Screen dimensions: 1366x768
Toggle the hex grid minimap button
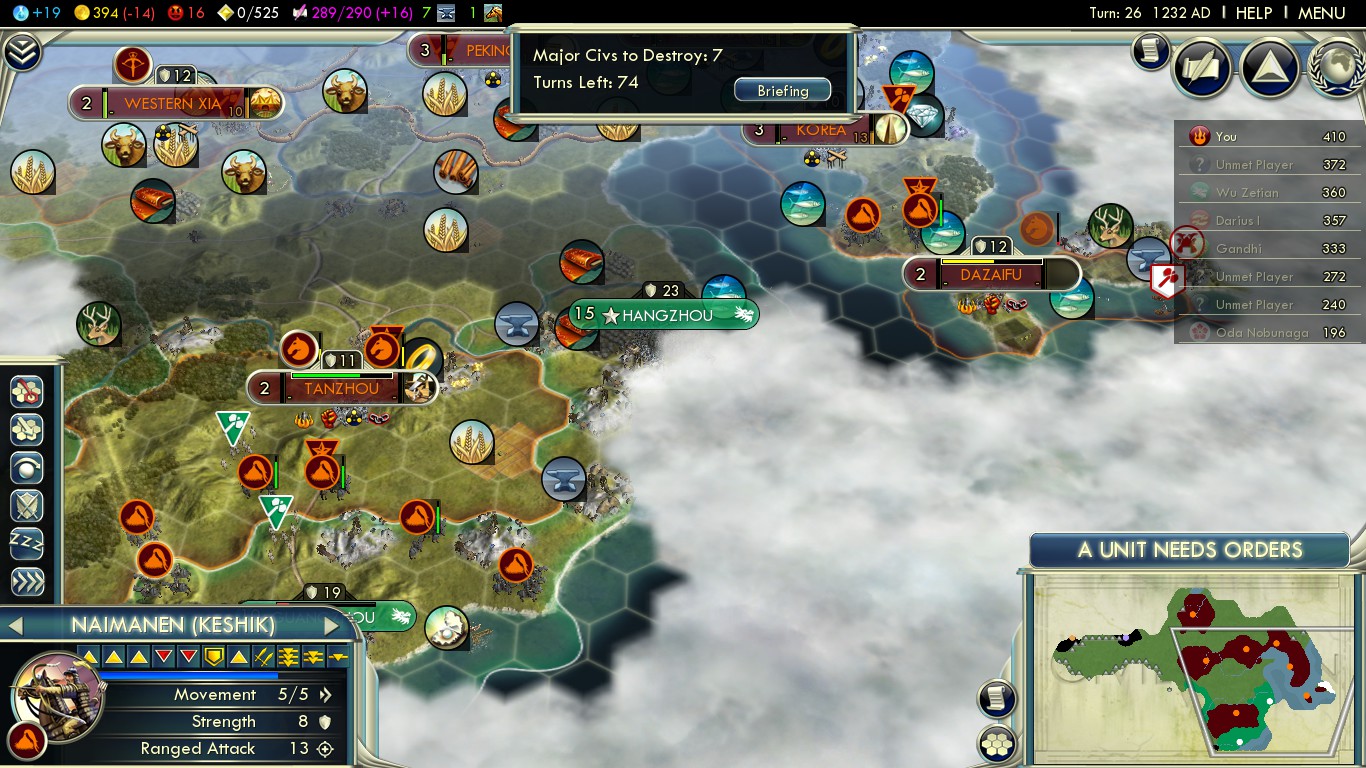[x=996, y=744]
